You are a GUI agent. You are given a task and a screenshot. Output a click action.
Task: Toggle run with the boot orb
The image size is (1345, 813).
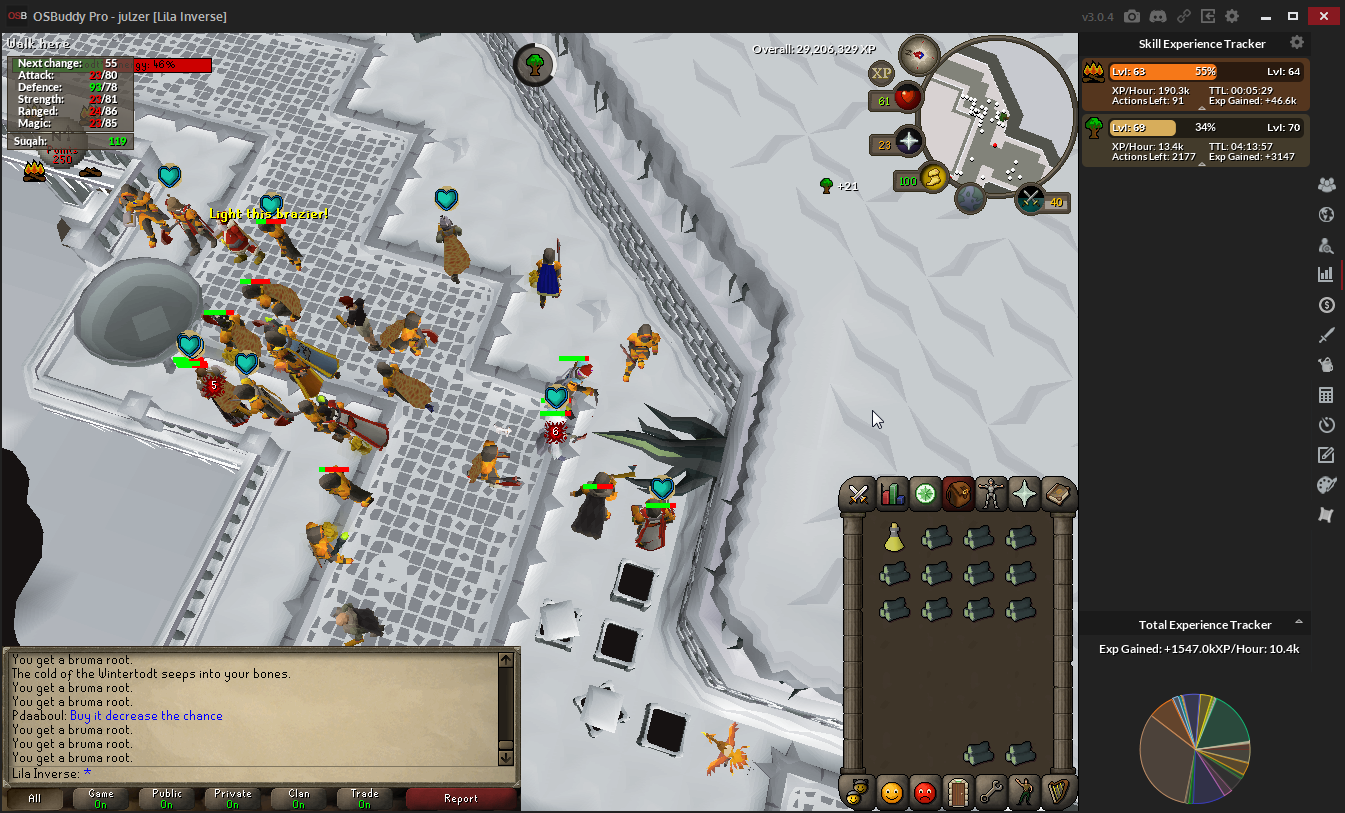932,179
